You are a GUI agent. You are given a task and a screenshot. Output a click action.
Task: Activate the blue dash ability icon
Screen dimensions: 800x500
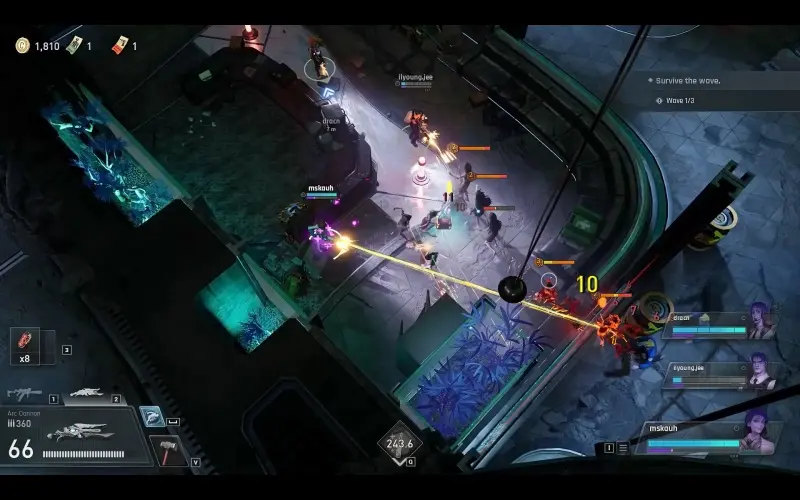pos(151,416)
